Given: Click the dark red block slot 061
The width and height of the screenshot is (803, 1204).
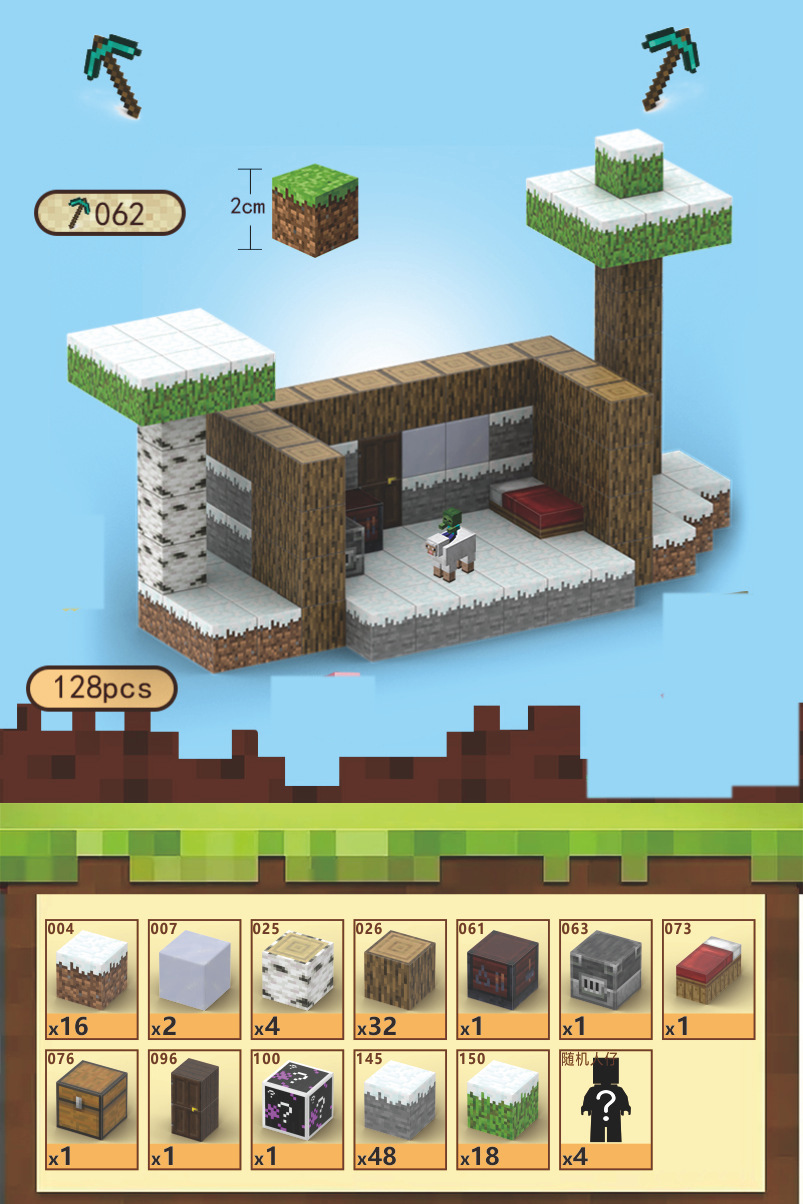Looking at the screenshot, I should click(x=503, y=980).
